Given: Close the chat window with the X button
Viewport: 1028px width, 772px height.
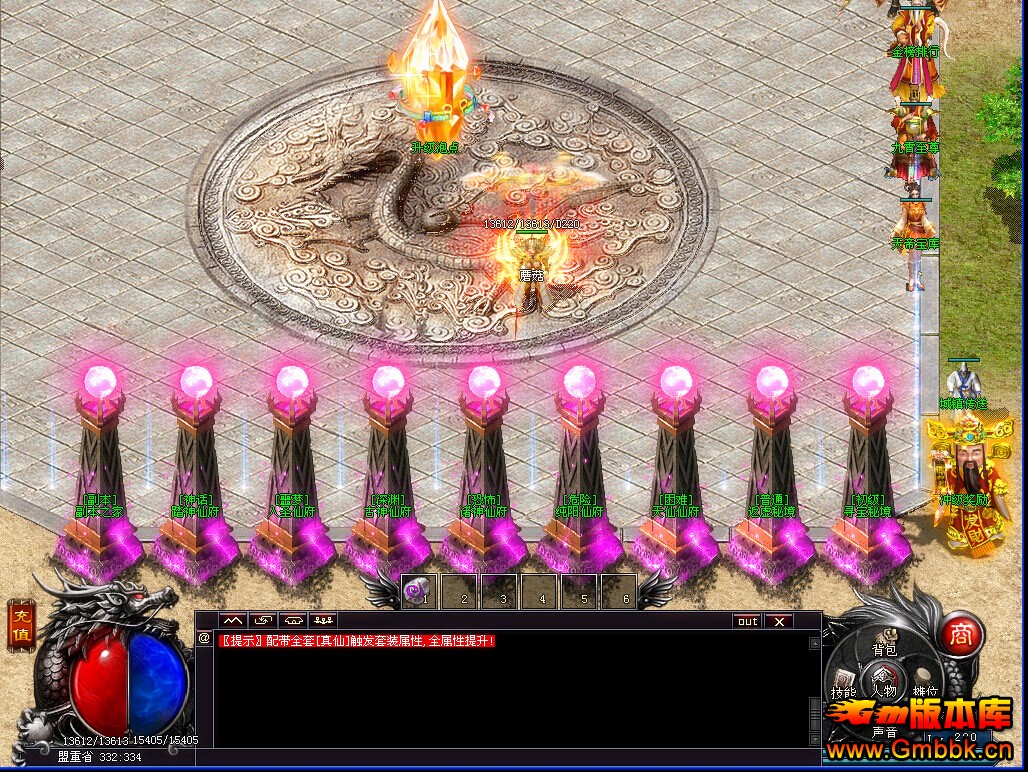Looking at the screenshot, I should click(x=779, y=621).
